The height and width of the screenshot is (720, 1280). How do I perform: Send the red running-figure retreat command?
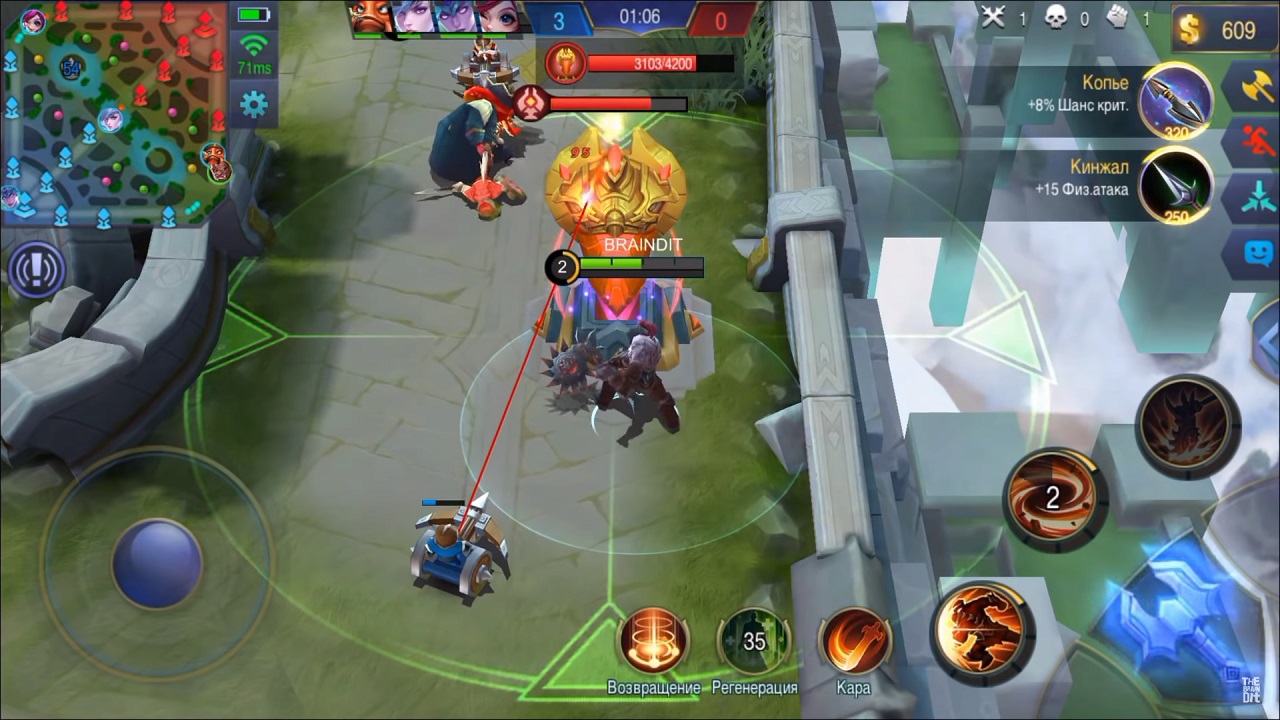[1257, 140]
